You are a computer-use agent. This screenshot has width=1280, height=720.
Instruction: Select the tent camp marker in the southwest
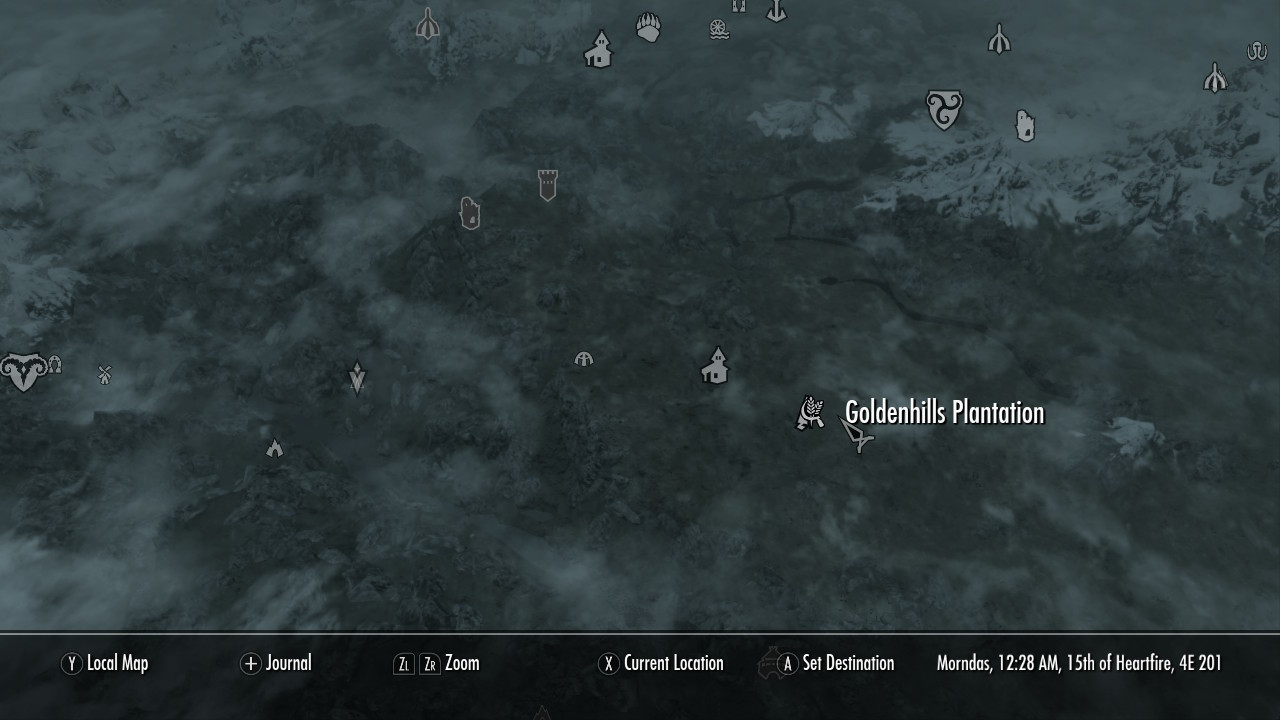coord(274,448)
